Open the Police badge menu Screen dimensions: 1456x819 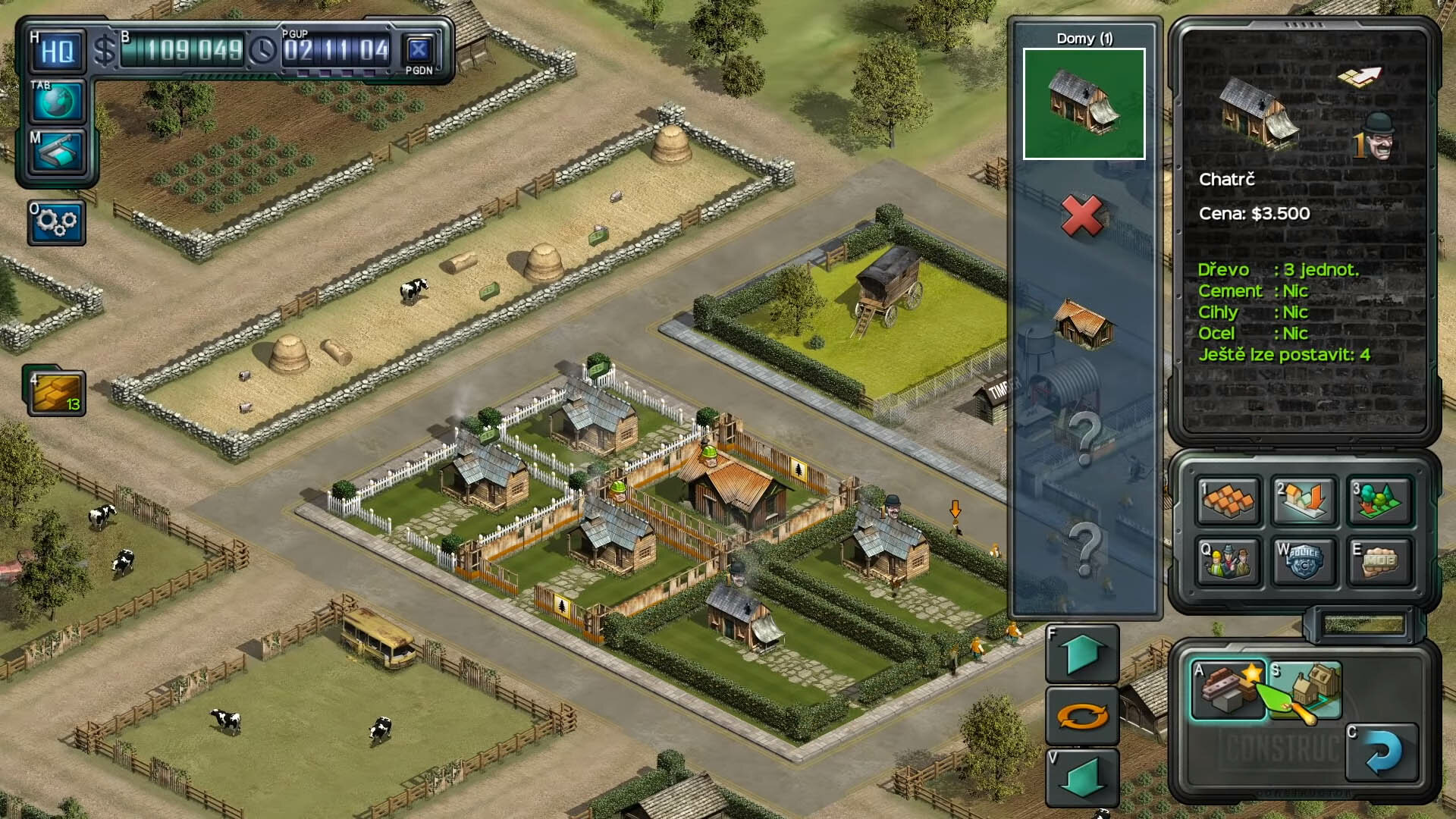click(1304, 562)
